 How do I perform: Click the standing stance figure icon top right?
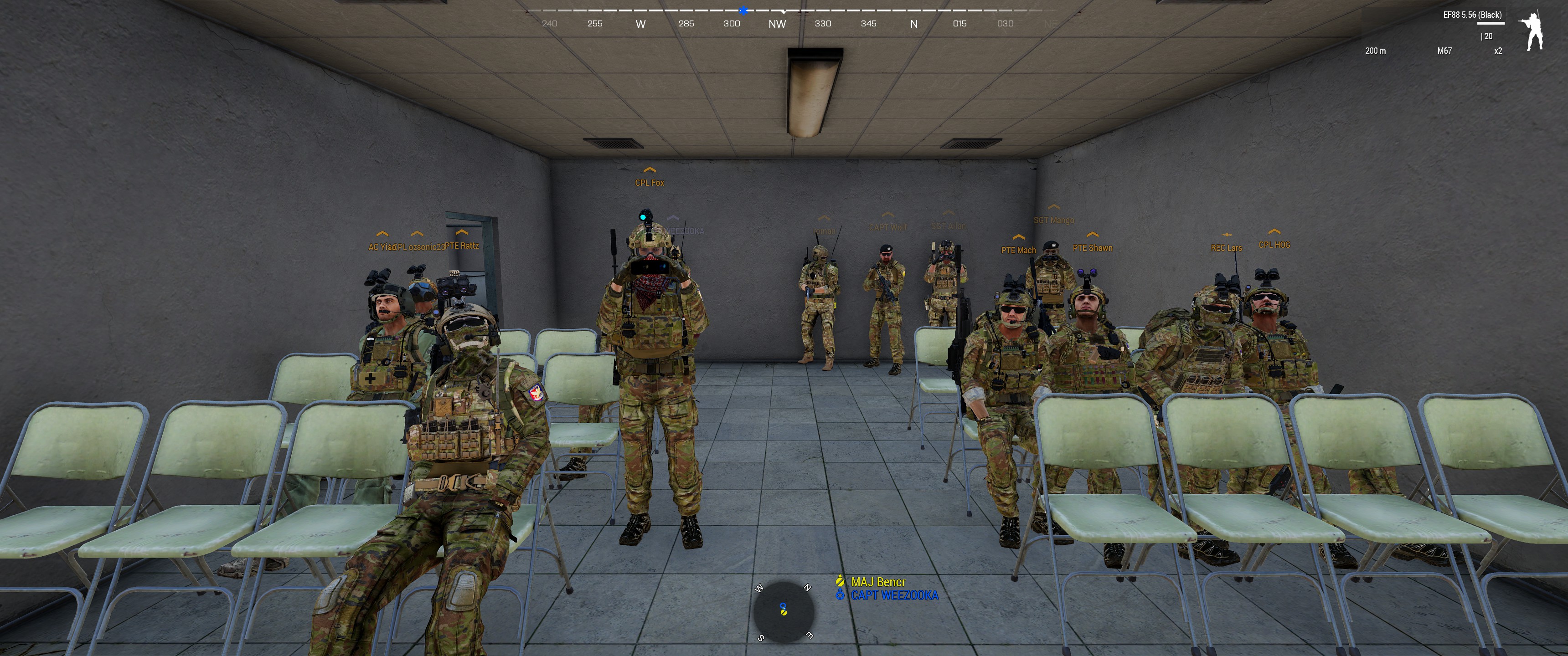1531,29
